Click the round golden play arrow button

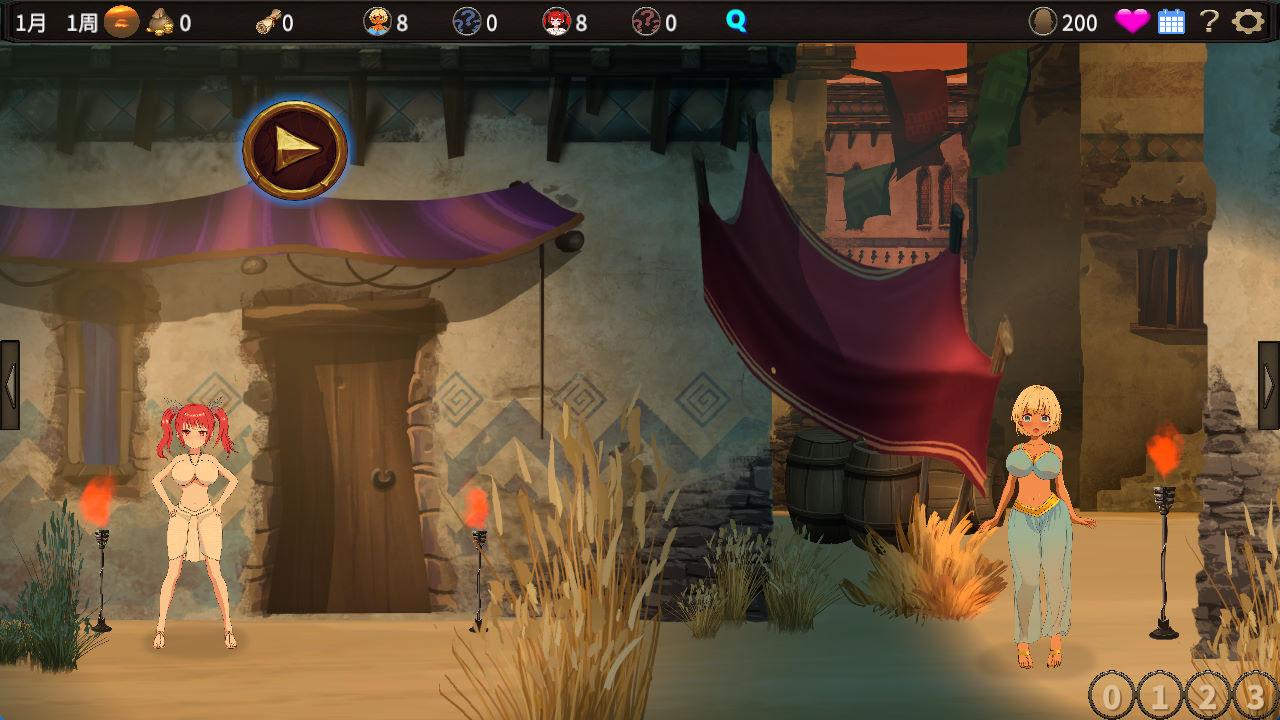tap(295, 150)
